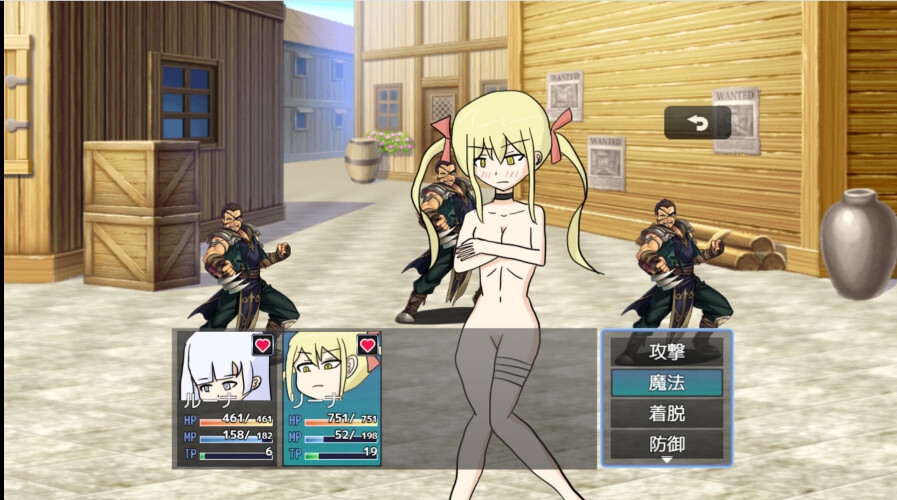Image resolution: width=897 pixels, height=500 pixels.
Task: Select the 魔法 magic command
Action: point(666,382)
